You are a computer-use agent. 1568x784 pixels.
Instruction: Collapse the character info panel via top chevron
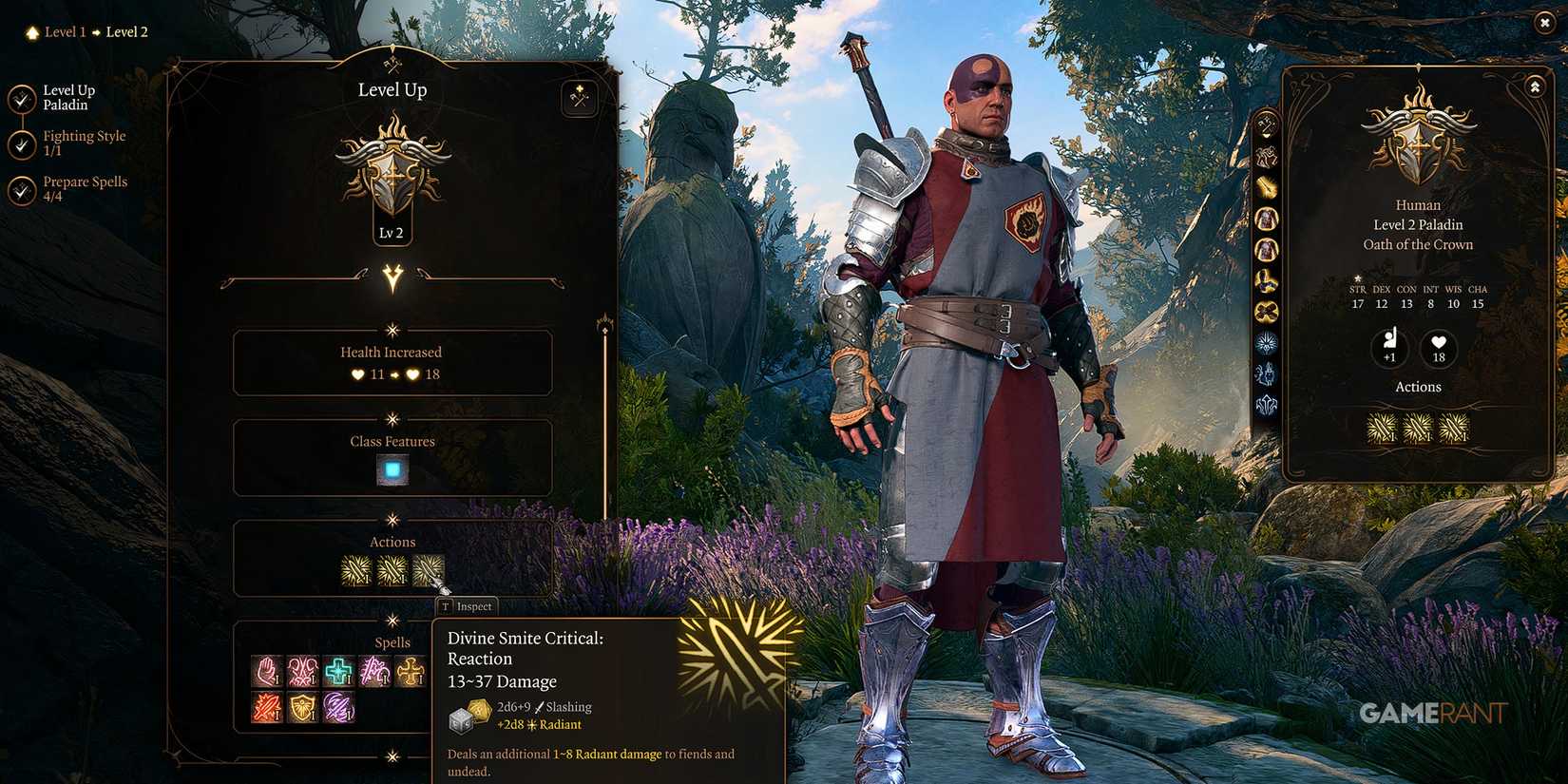click(x=1534, y=86)
